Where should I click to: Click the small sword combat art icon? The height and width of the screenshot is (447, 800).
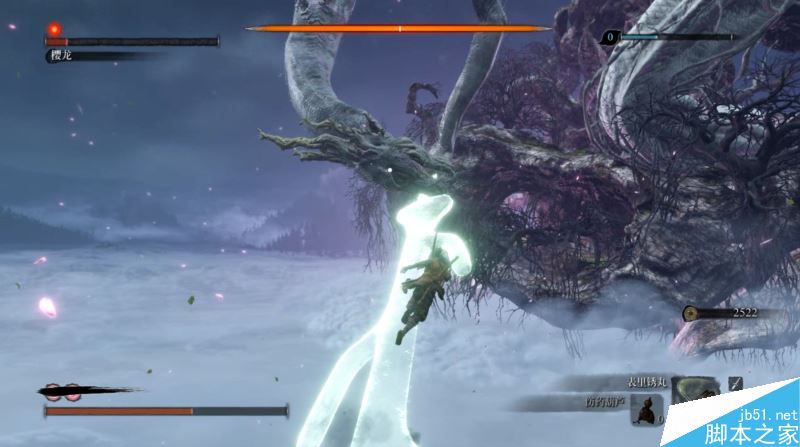(736, 383)
